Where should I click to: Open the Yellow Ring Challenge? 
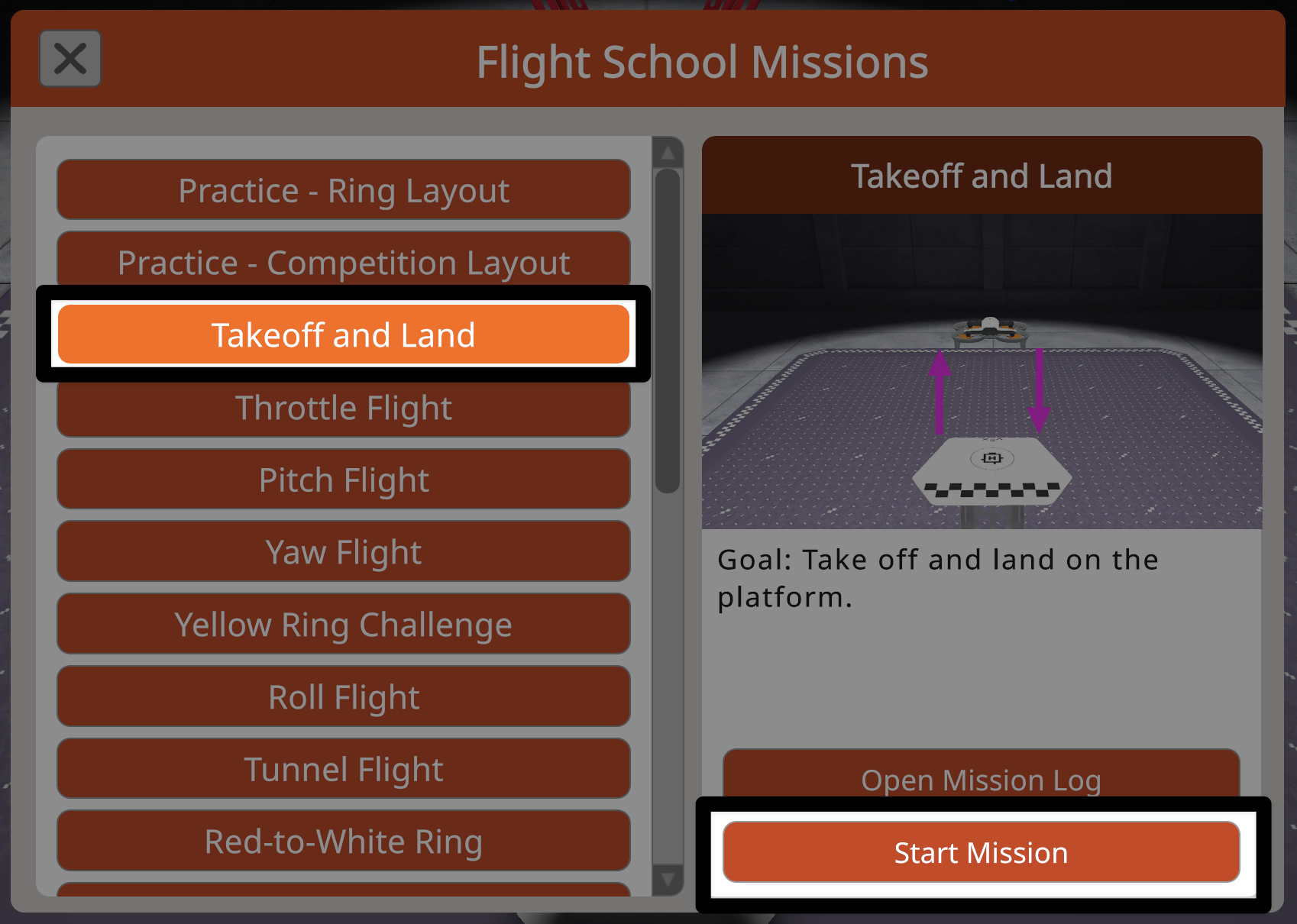344,624
